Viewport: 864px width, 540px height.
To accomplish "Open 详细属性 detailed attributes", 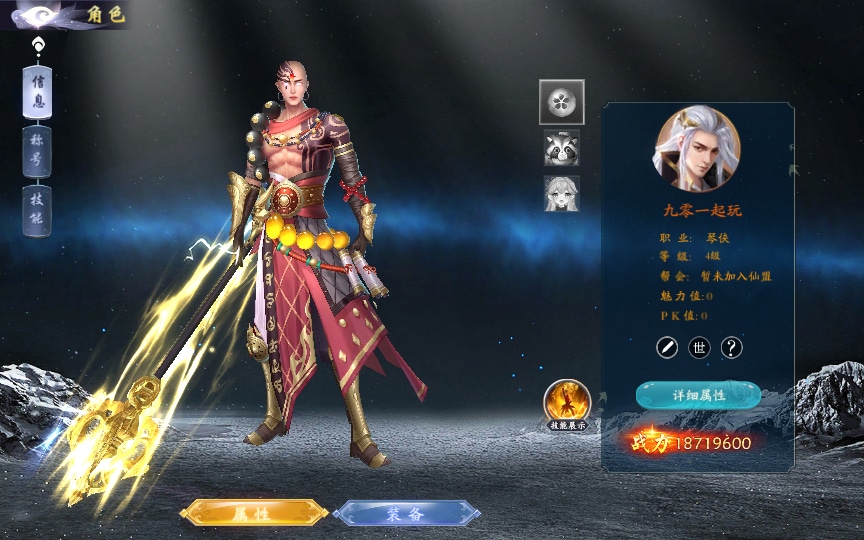I will click(x=698, y=395).
